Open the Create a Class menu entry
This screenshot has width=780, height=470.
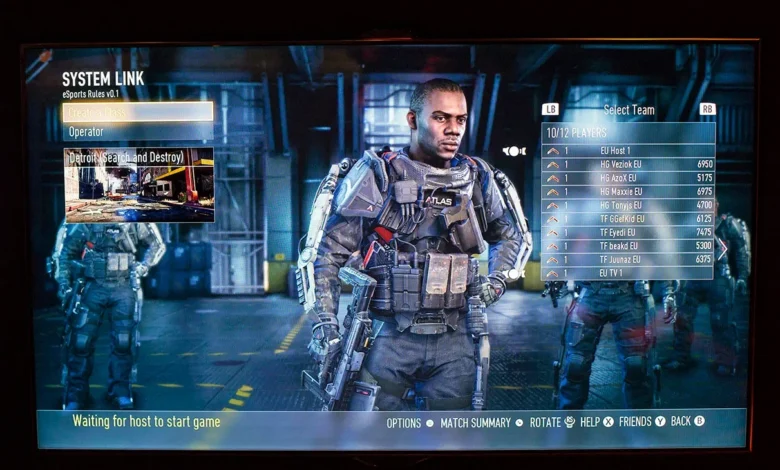coord(138,112)
